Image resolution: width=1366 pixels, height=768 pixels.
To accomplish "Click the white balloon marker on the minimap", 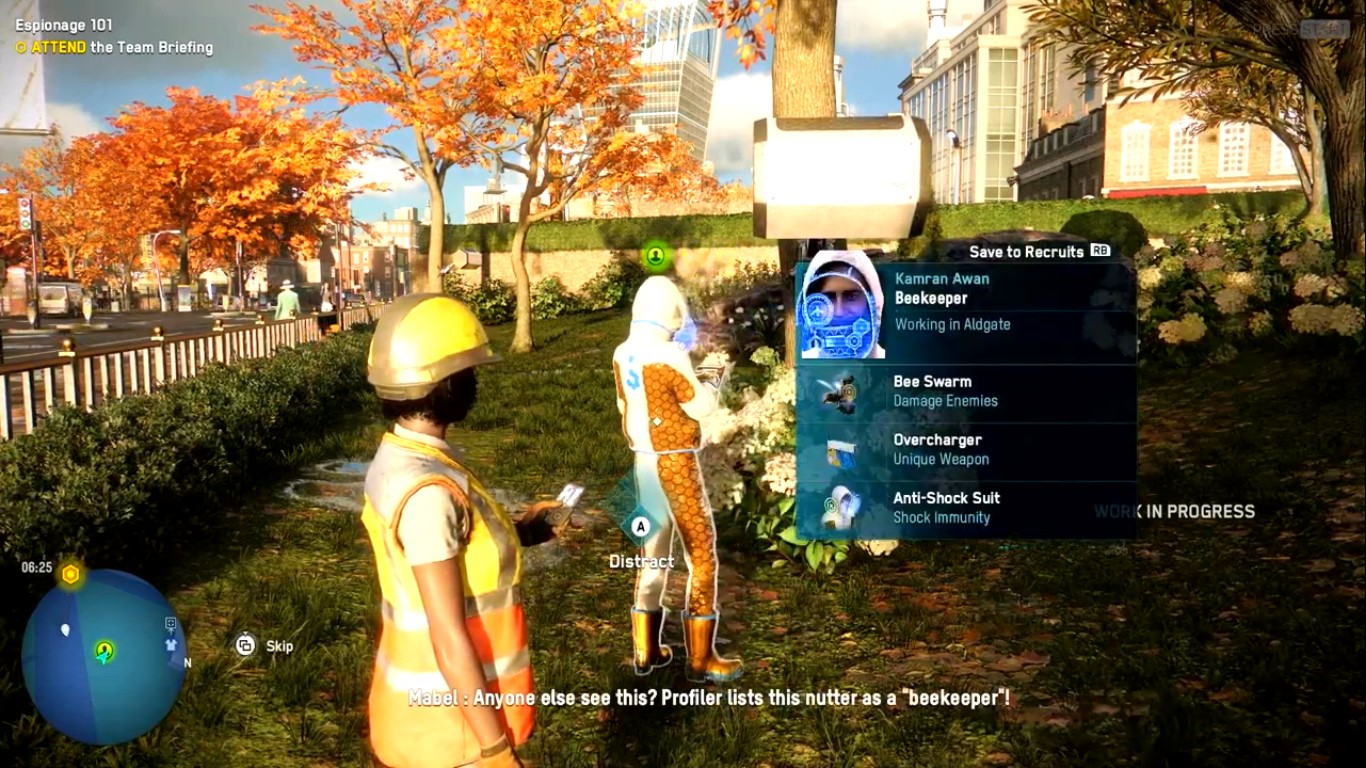I will click(65, 629).
